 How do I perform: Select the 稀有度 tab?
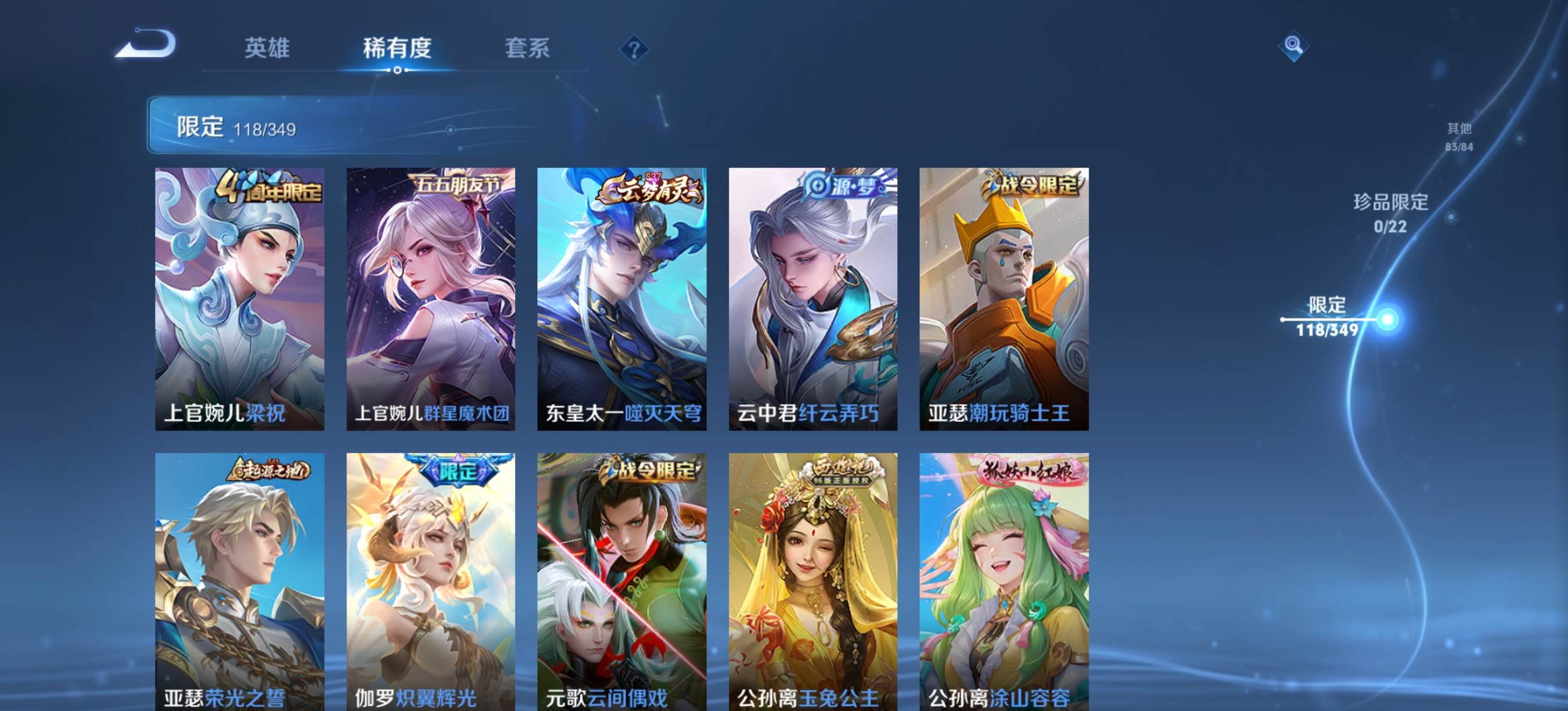tap(397, 48)
